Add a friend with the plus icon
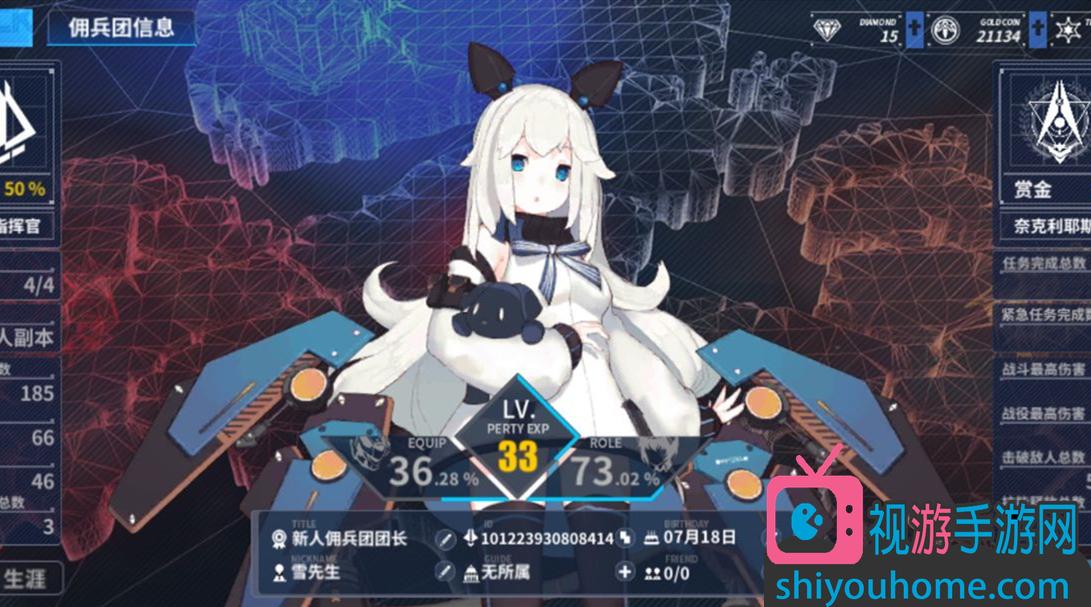 coord(625,572)
